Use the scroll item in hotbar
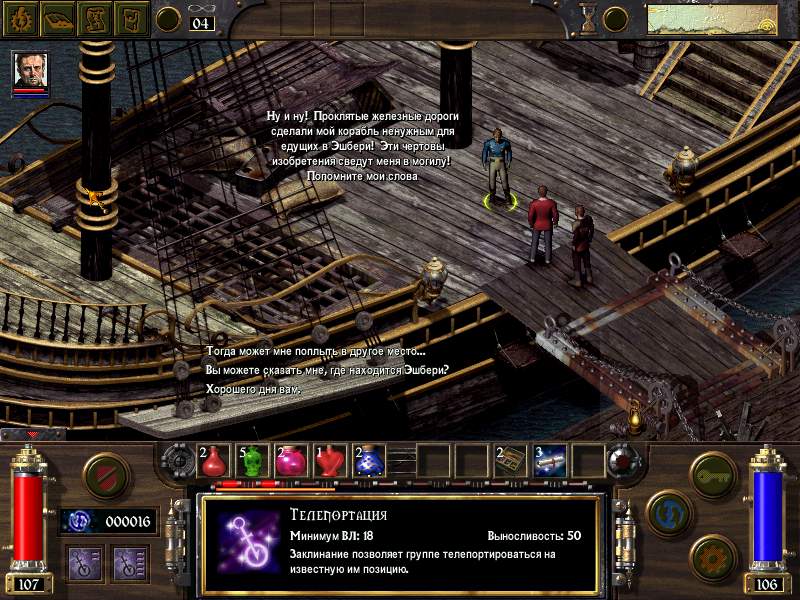Viewport: 800px width, 600px height. coord(549,460)
